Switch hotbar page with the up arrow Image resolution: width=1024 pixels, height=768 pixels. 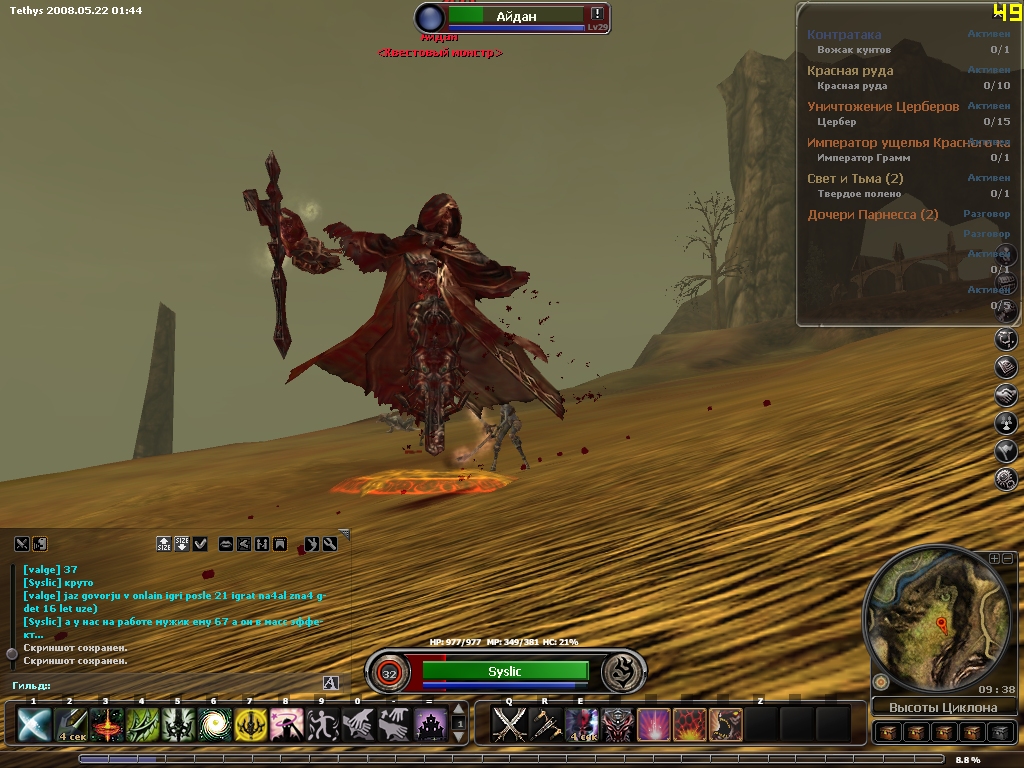[459, 711]
